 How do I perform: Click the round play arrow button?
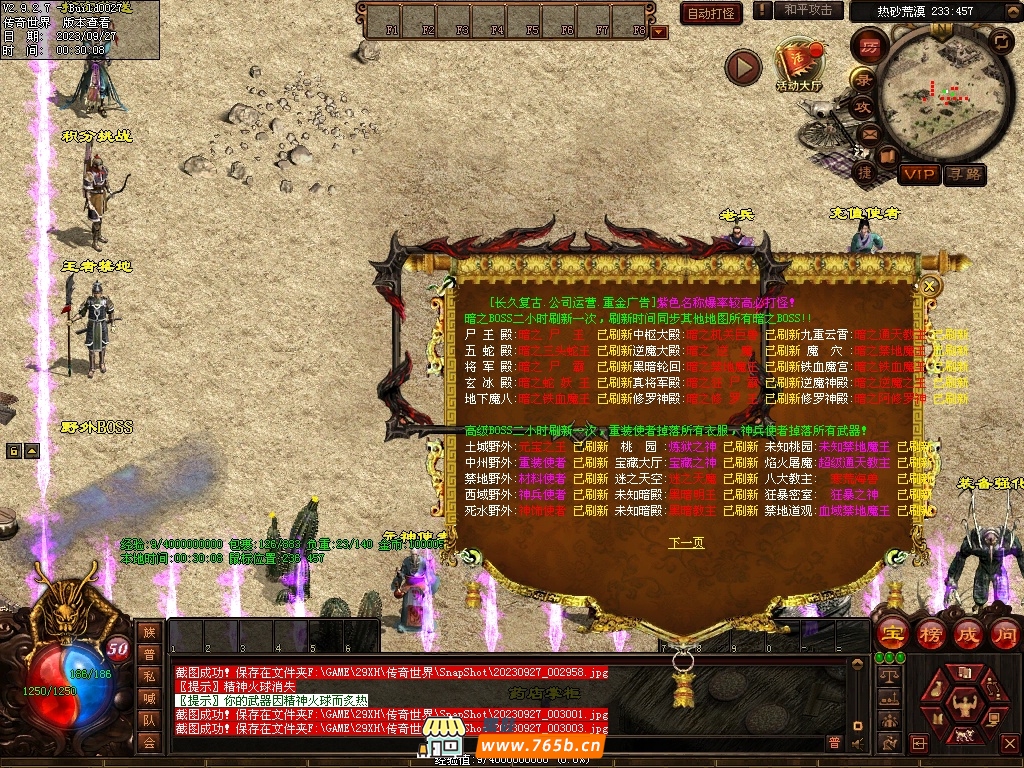coord(743,67)
